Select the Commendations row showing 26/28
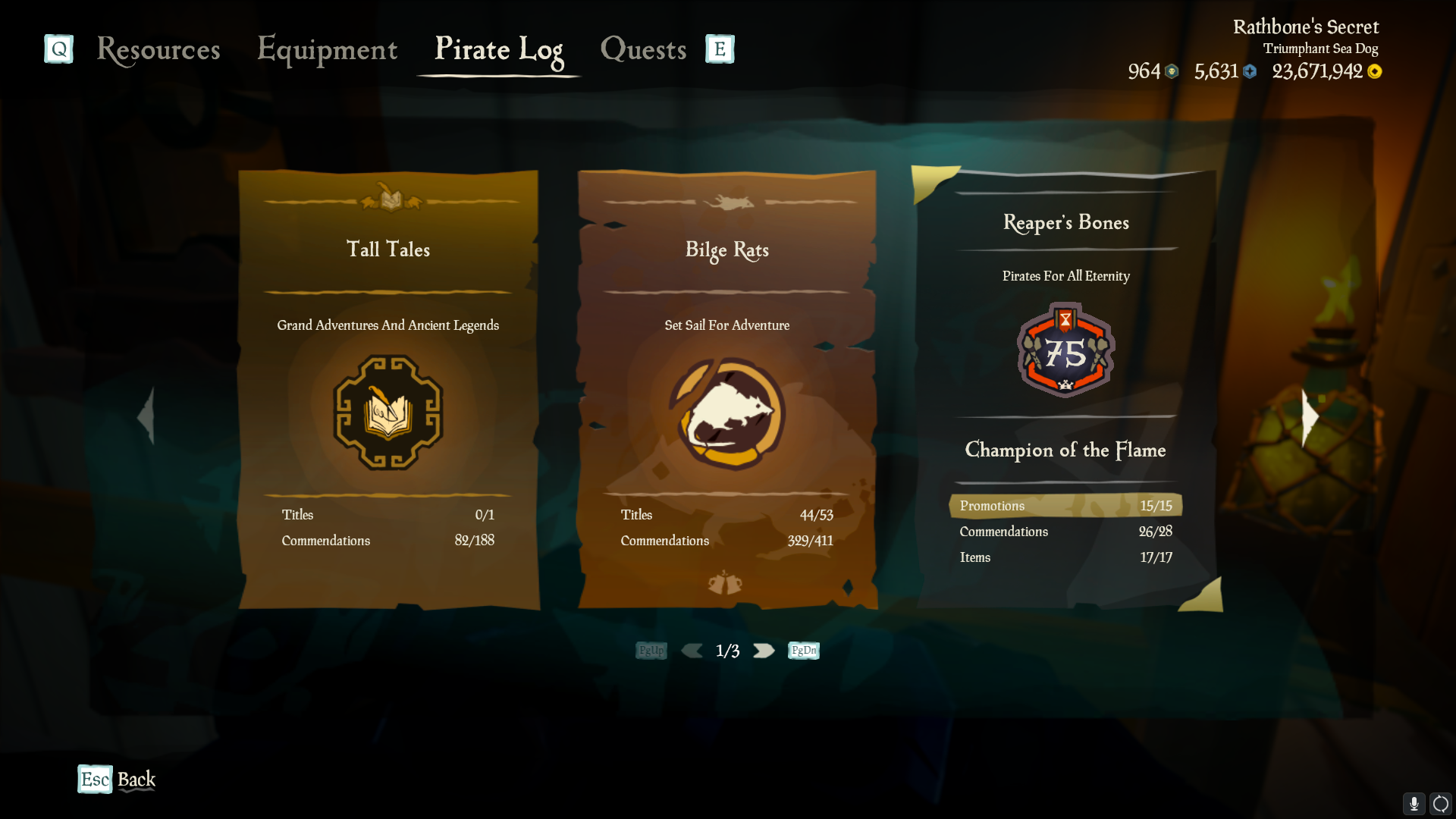This screenshot has width=1456, height=819. (1065, 532)
